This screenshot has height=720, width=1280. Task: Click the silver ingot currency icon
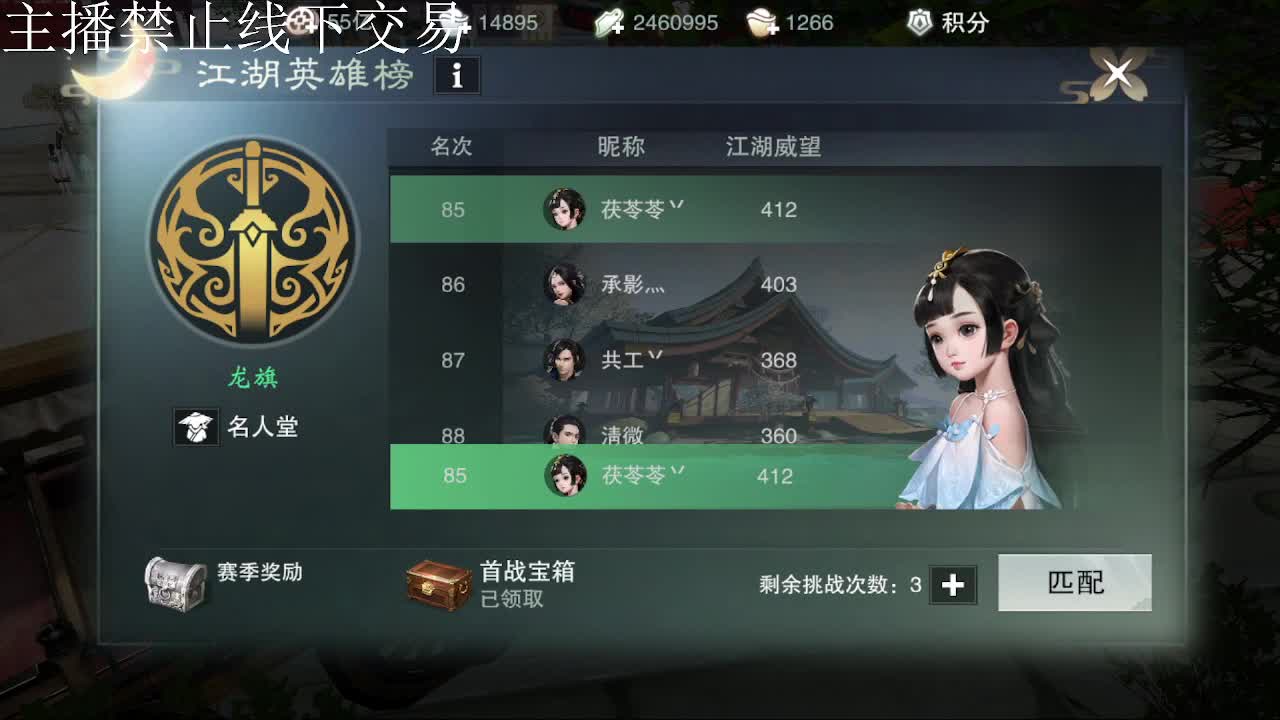coord(454,19)
